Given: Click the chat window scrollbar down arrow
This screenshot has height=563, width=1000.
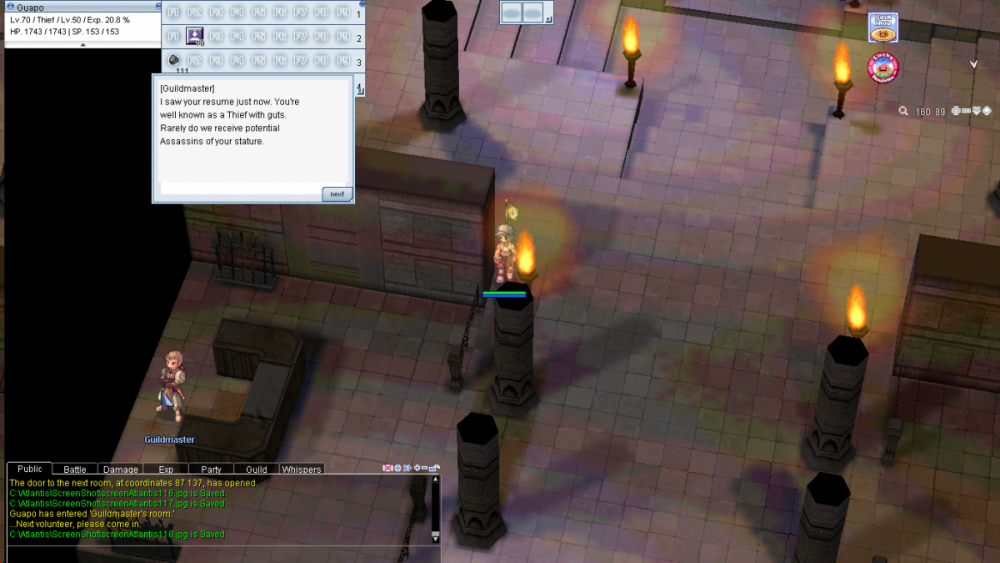Looking at the screenshot, I should 435,537.
